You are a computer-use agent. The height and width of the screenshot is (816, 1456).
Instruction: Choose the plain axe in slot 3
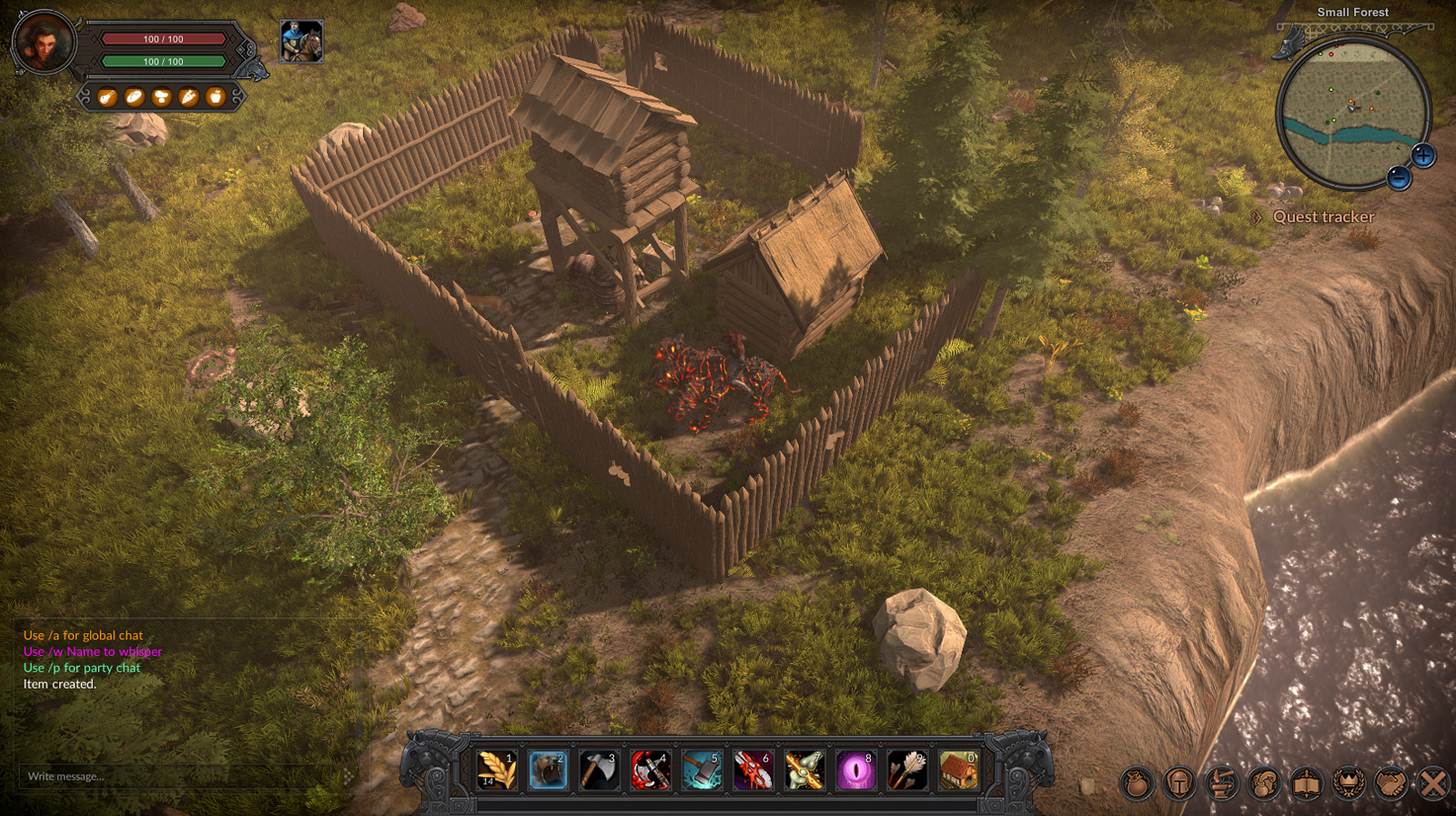coord(599,771)
